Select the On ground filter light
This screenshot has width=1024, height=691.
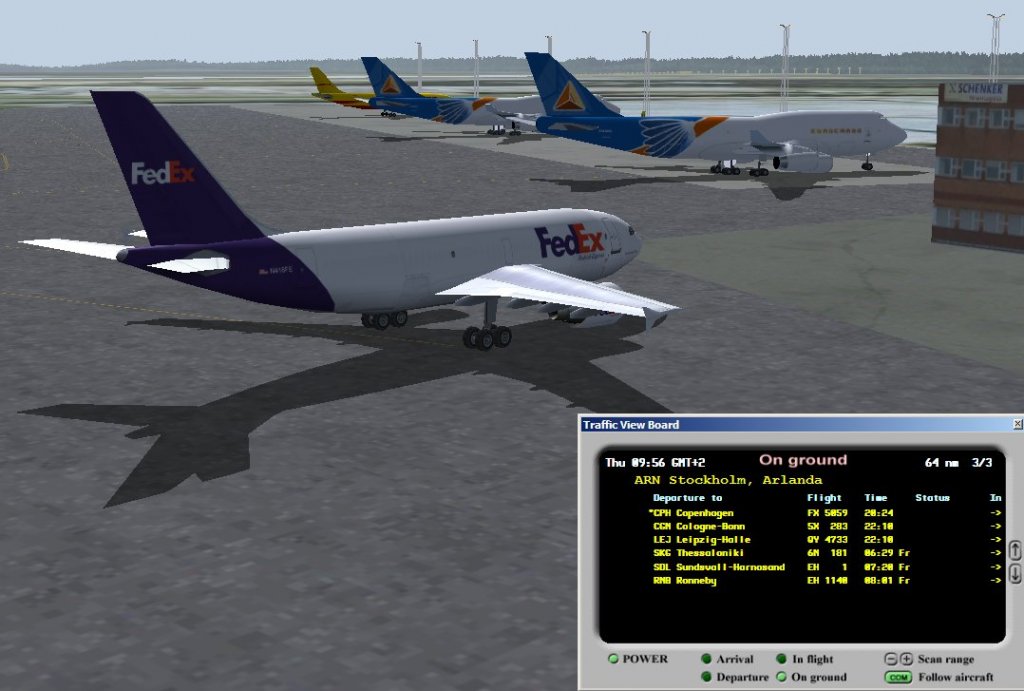pos(782,677)
